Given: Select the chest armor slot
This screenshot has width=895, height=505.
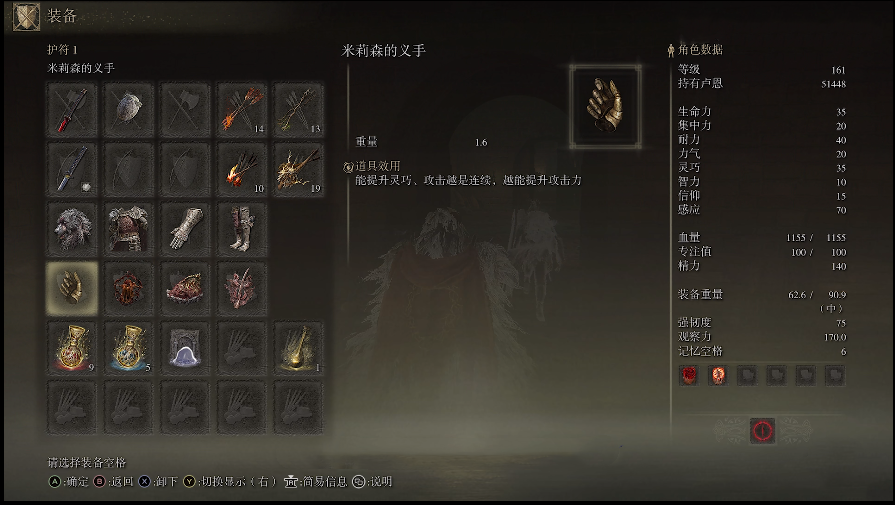Looking at the screenshot, I should click(129, 229).
